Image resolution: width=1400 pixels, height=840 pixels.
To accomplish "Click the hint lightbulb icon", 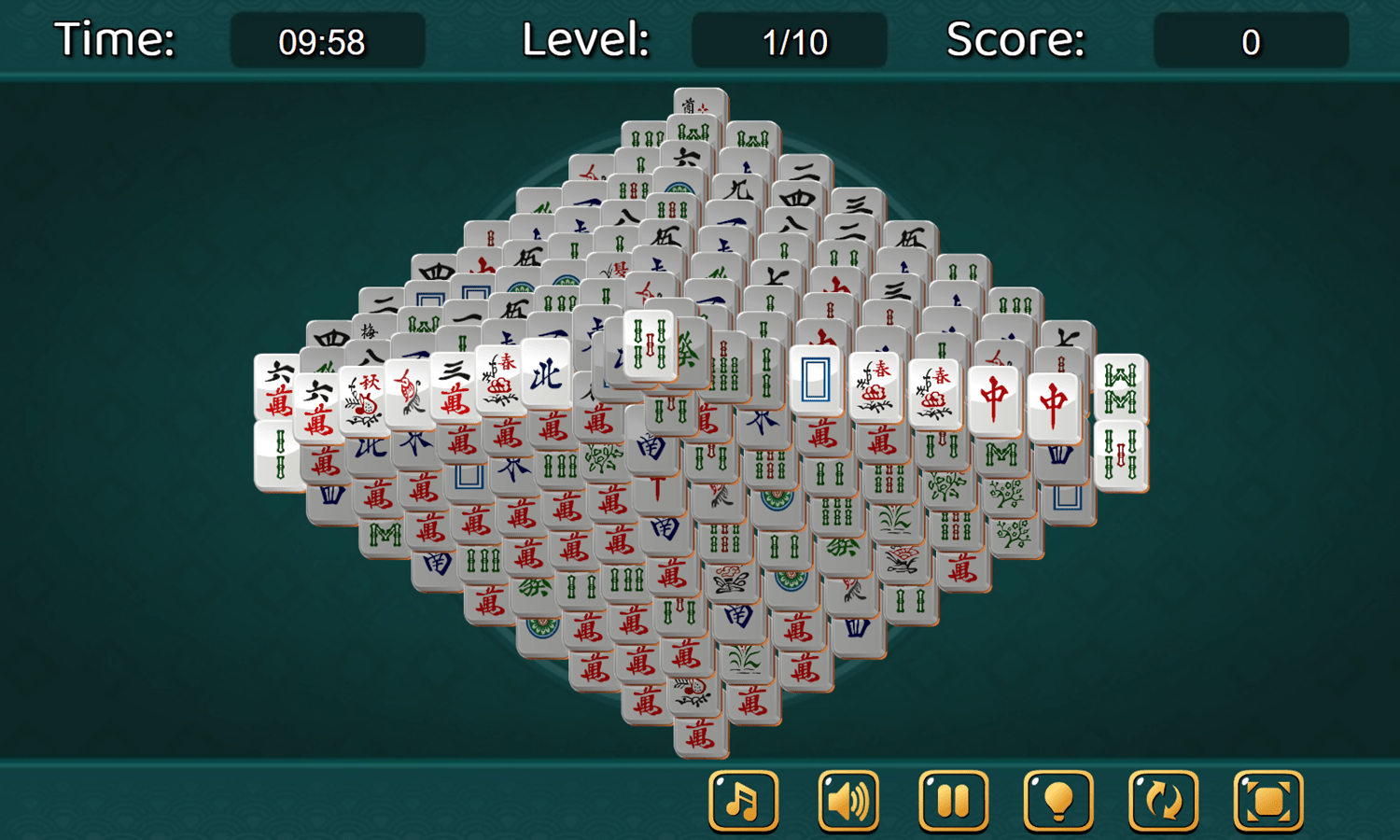I will (x=1059, y=801).
